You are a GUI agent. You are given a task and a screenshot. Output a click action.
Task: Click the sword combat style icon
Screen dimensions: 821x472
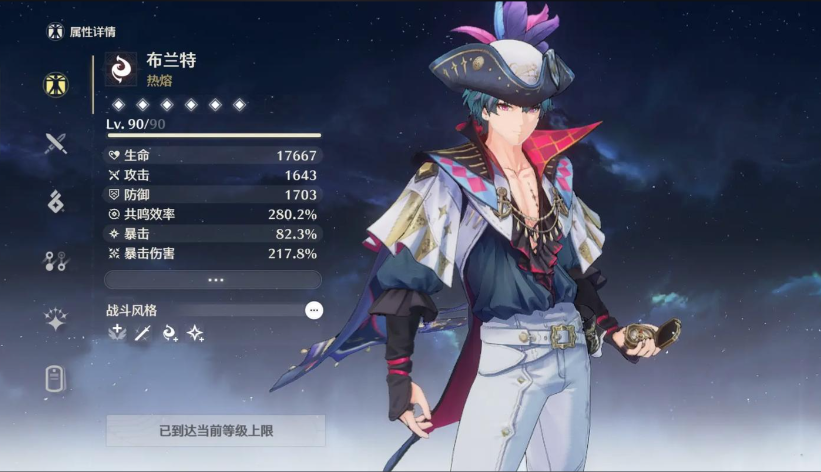pos(142,333)
